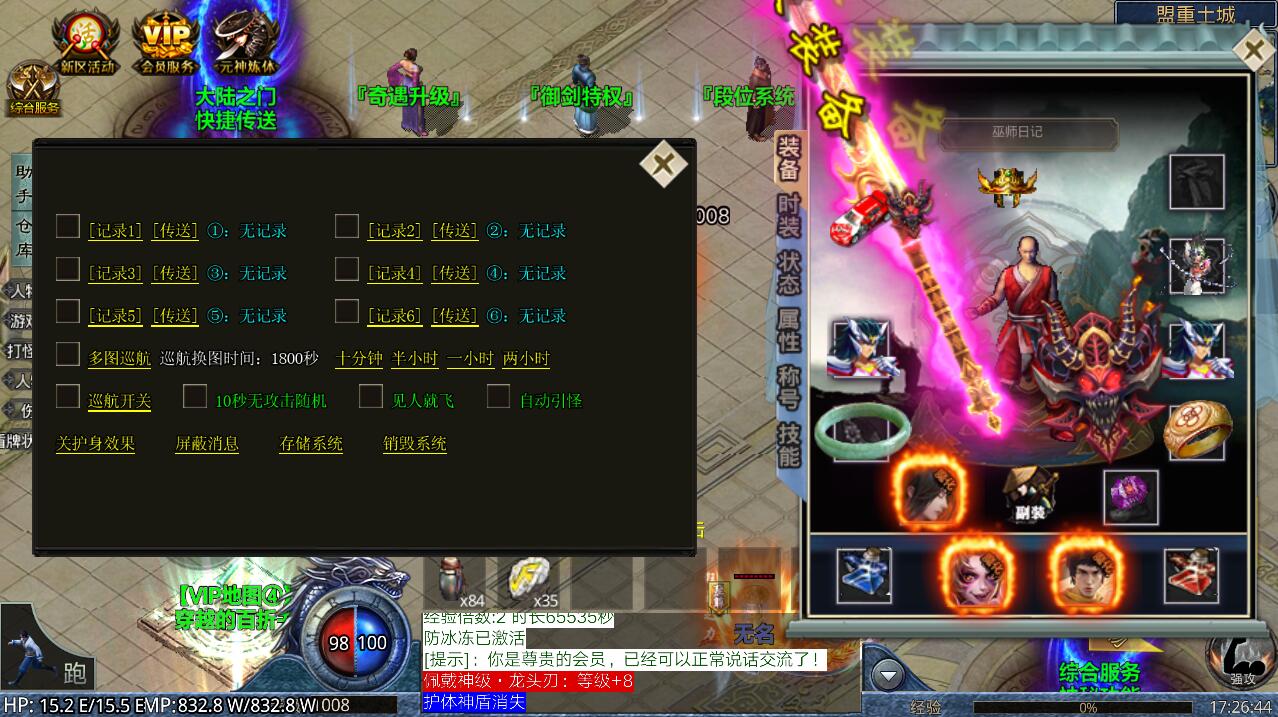Screen dimensions: 1278x717
Task: Choose the 两小时 cruise interval
Action: click(525, 359)
